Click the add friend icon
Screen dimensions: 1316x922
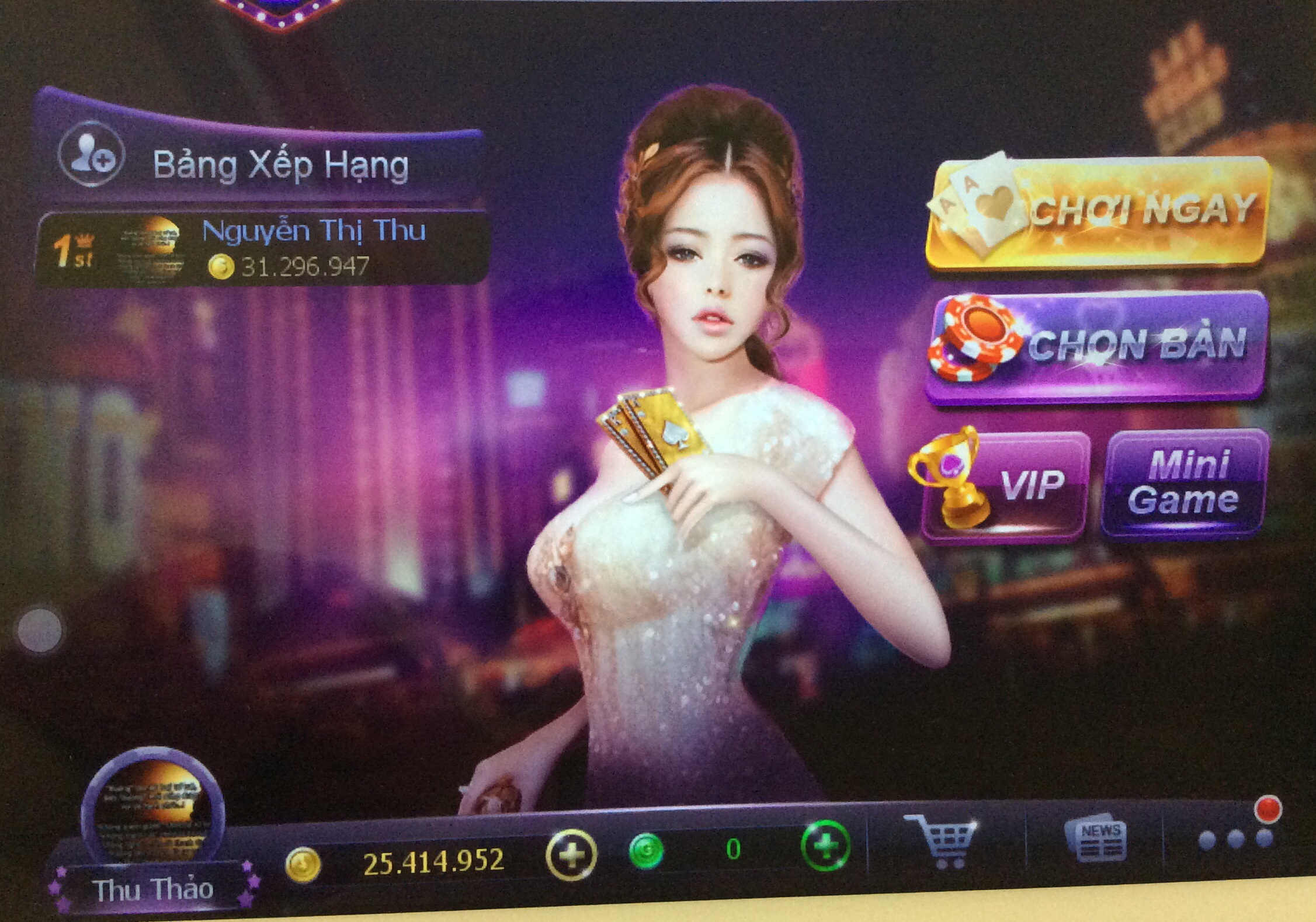coord(92,154)
